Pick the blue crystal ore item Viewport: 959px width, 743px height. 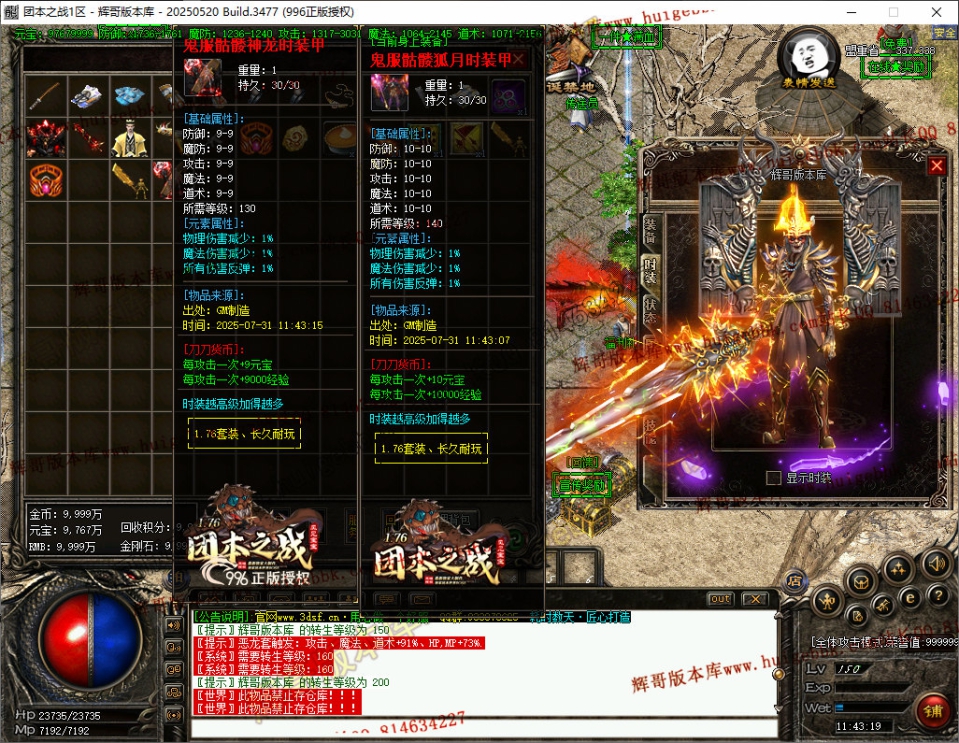(x=129, y=96)
